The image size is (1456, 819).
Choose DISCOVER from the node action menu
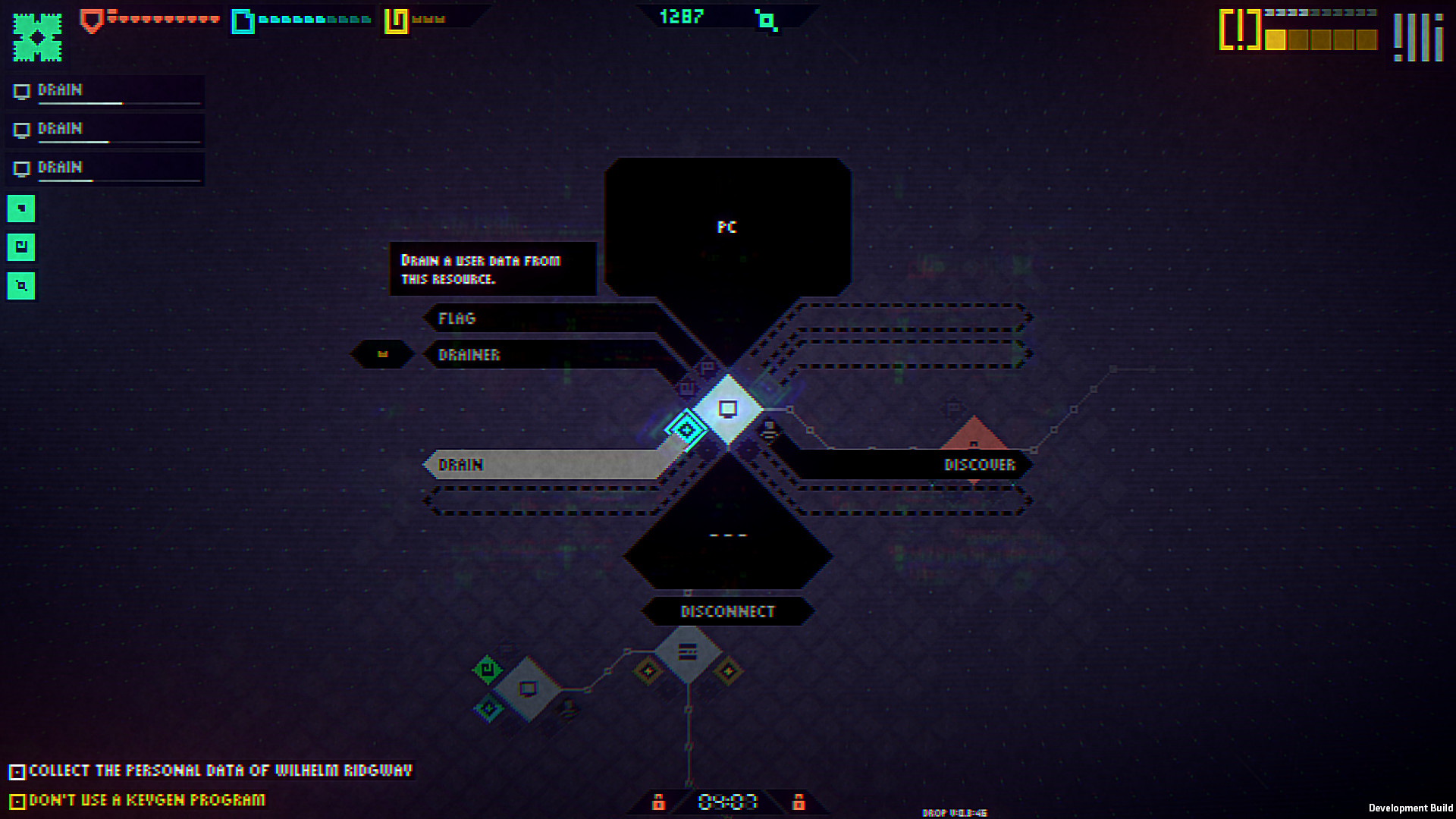978,465
